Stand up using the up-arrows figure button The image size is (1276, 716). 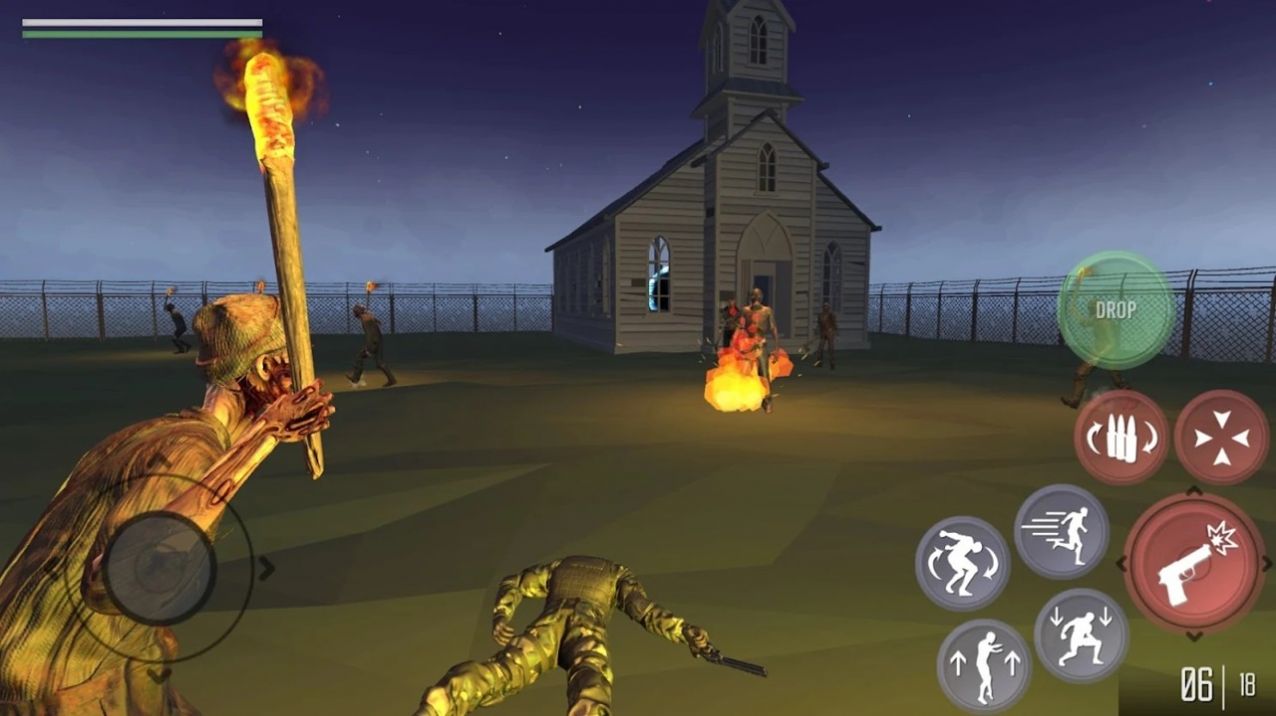tap(984, 665)
